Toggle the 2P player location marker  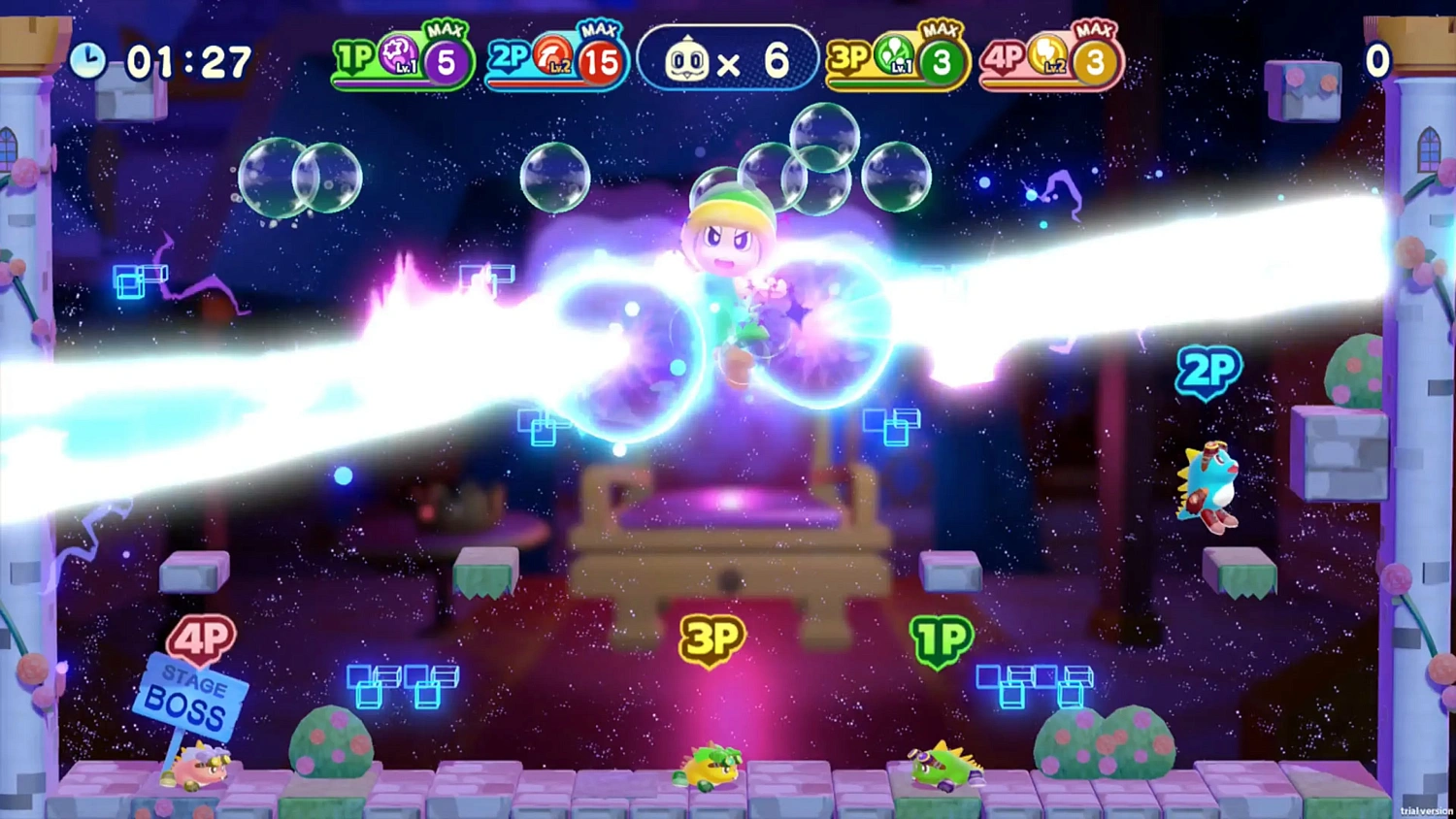pos(1208,371)
